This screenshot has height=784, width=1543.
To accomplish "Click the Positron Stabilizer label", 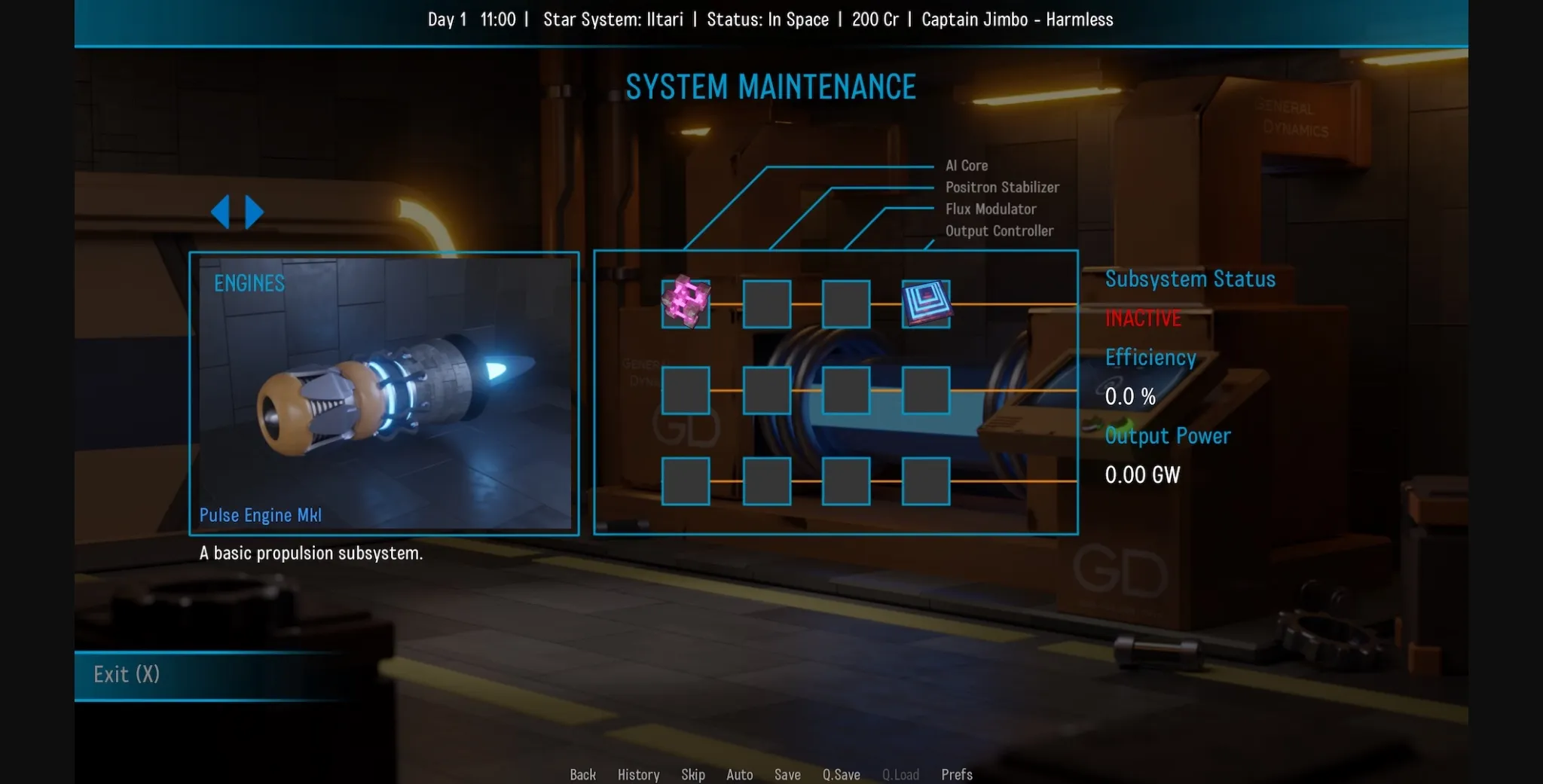I will tap(1003, 187).
